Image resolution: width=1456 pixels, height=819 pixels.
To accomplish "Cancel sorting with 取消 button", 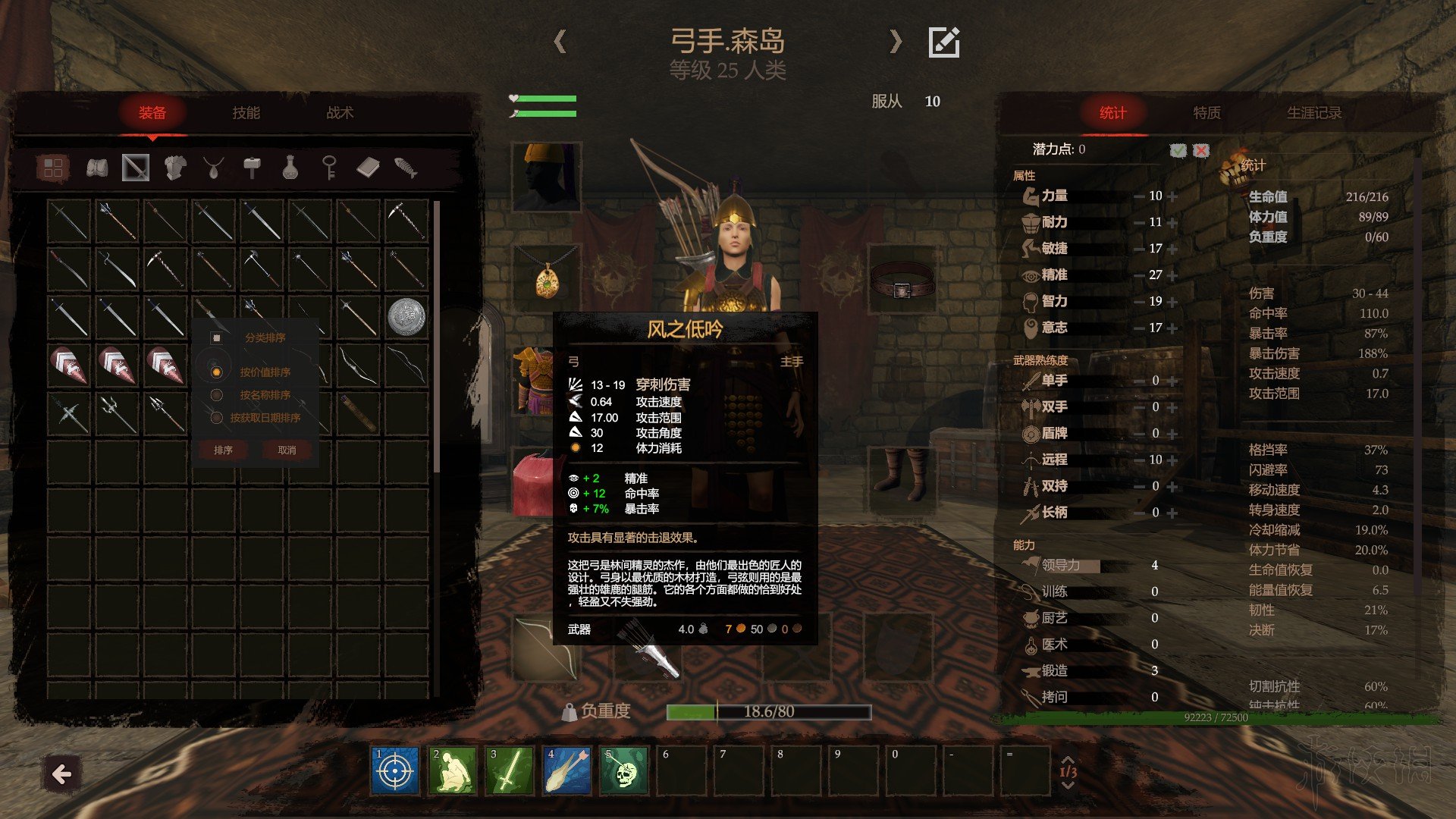I will coord(287,450).
